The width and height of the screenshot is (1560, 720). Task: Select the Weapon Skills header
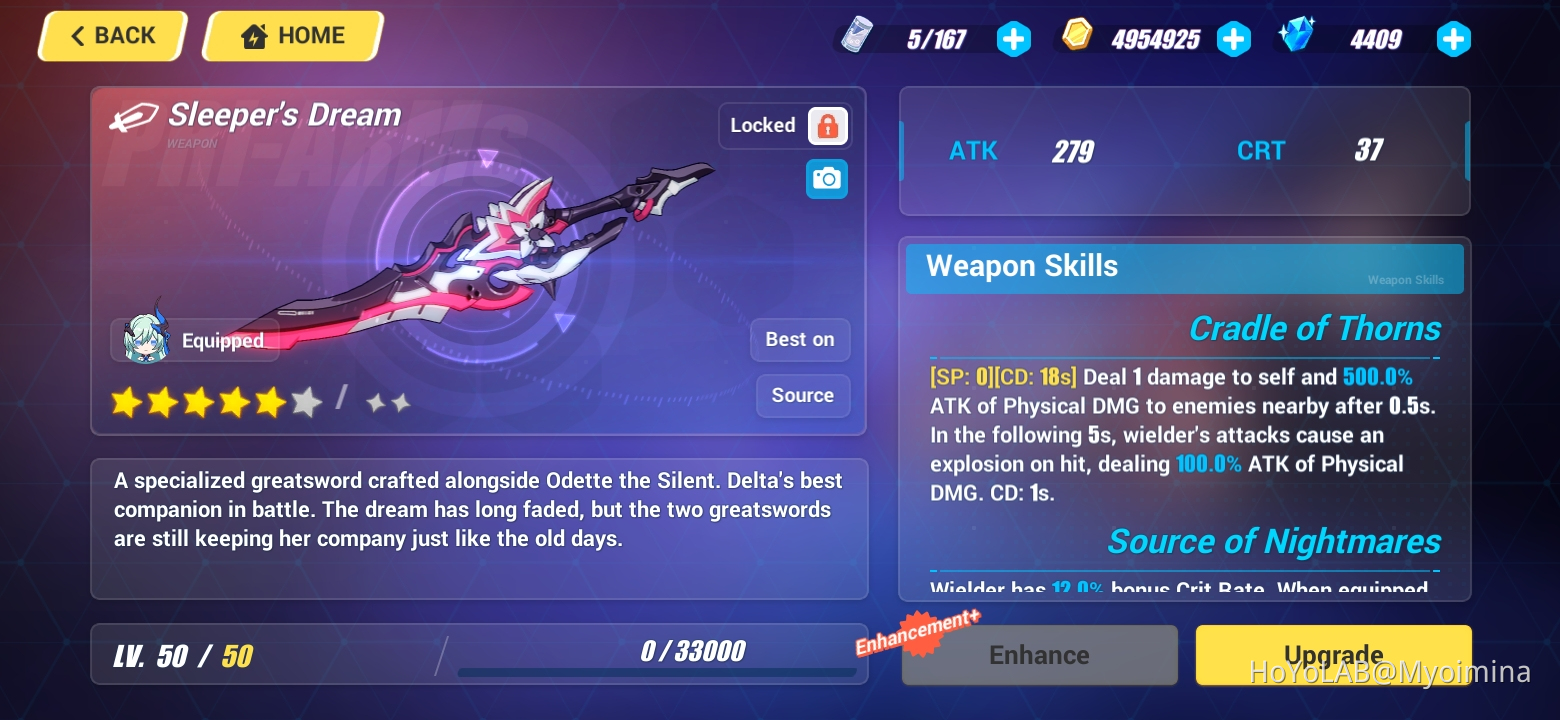tap(1021, 266)
